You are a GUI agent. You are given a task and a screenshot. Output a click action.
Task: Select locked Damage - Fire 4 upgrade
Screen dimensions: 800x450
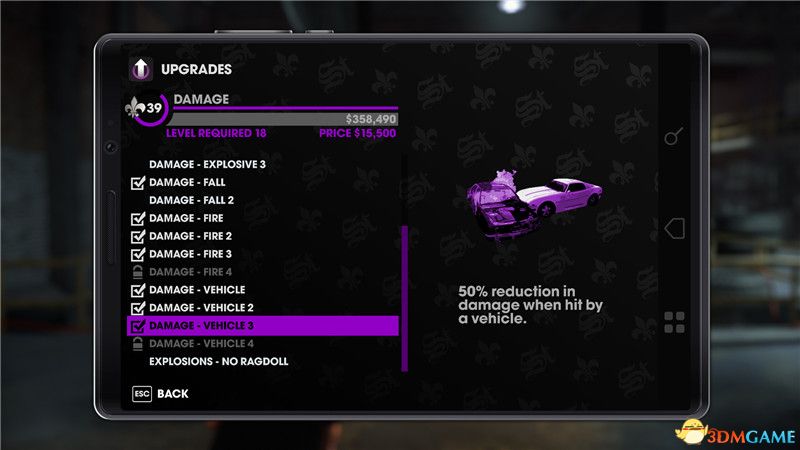click(x=190, y=272)
